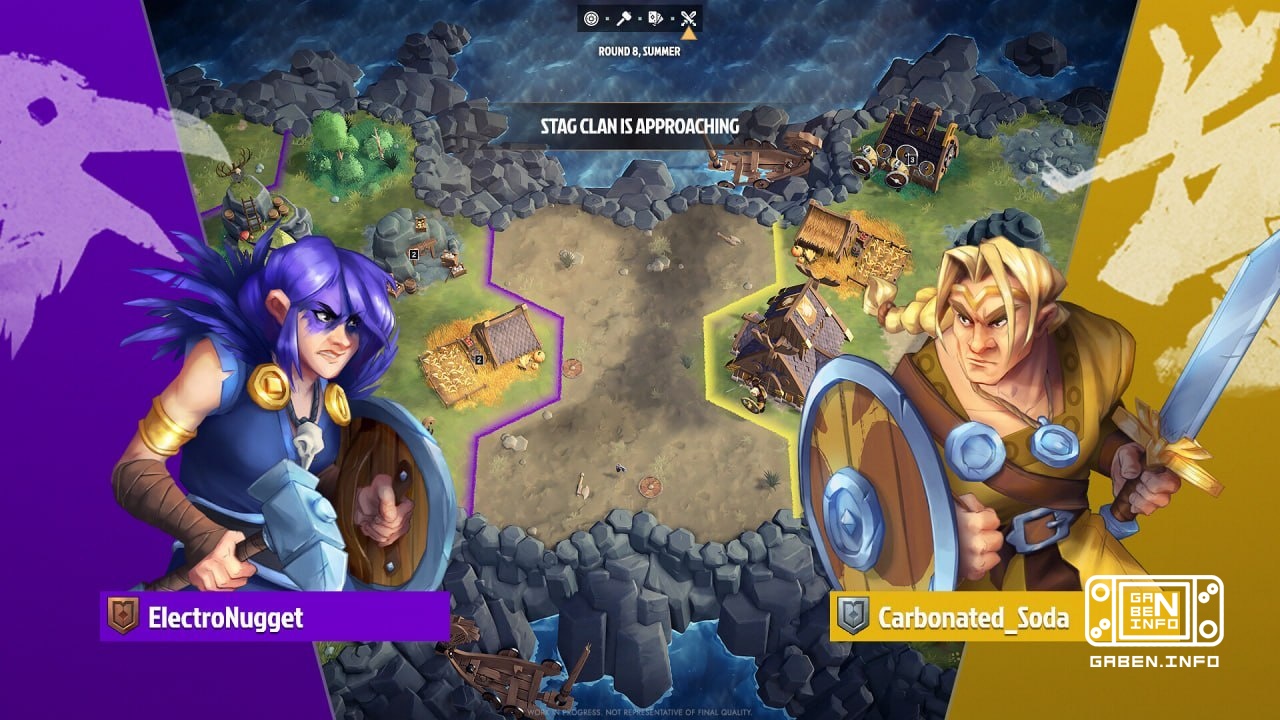Select the crossed swords battle phase icon

(688, 17)
